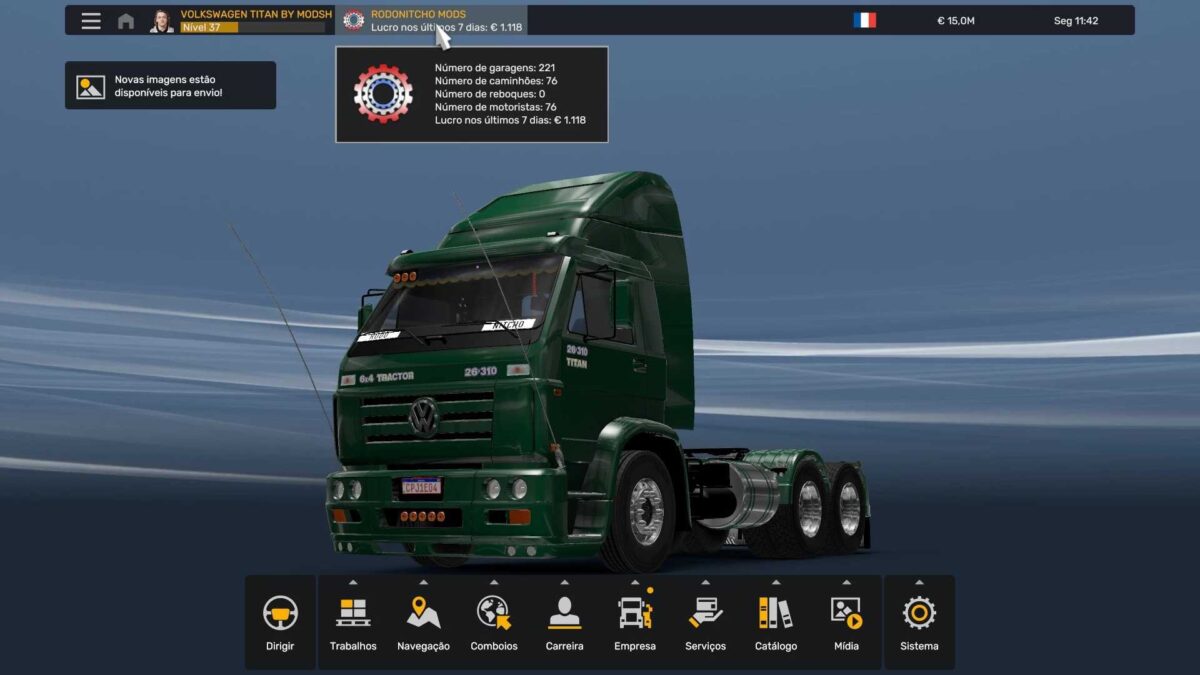1200x675 pixels.
Task: Open the Sistema settings menu
Action: 919,622
